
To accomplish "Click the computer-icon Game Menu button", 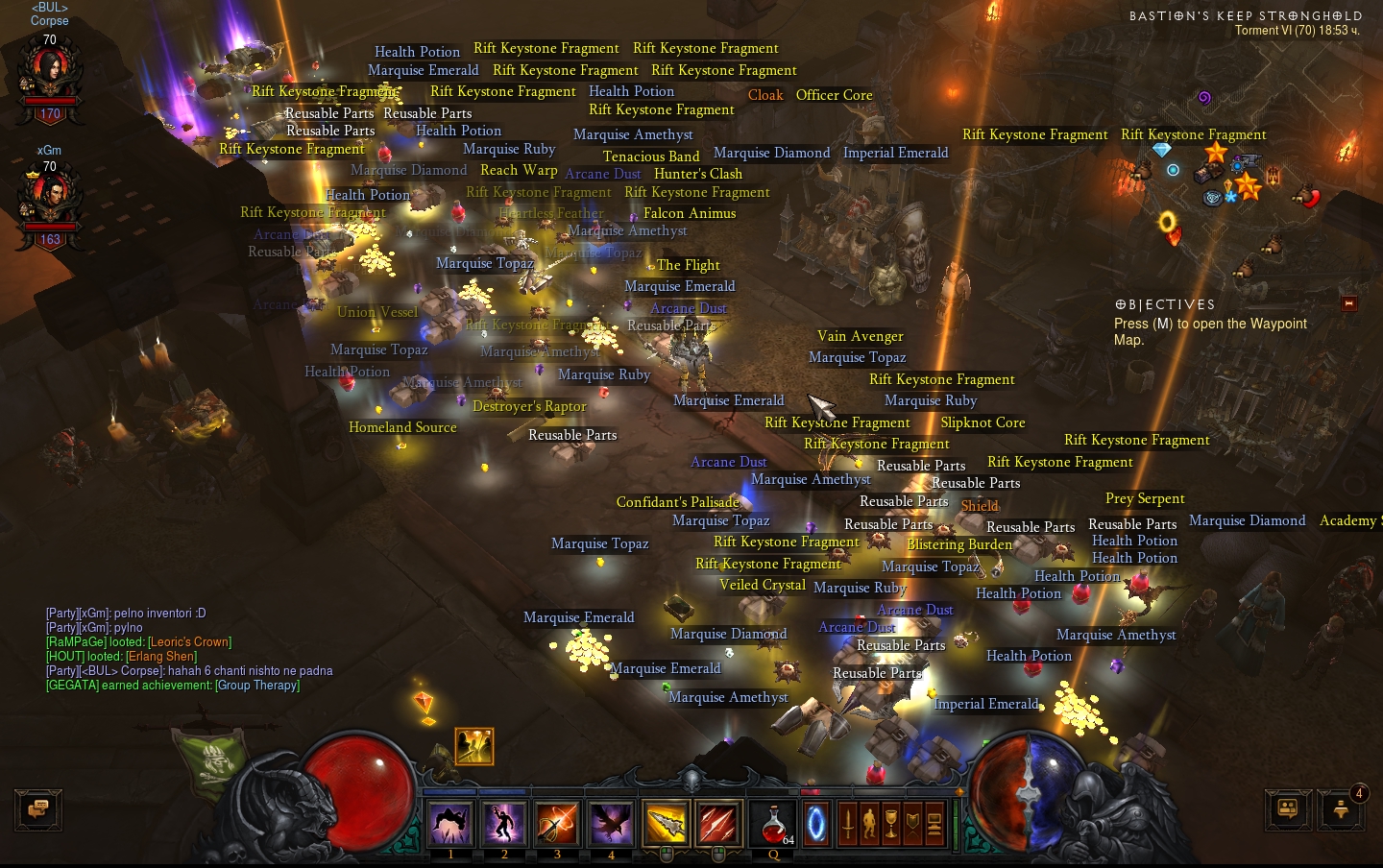I will click(934, 823).
